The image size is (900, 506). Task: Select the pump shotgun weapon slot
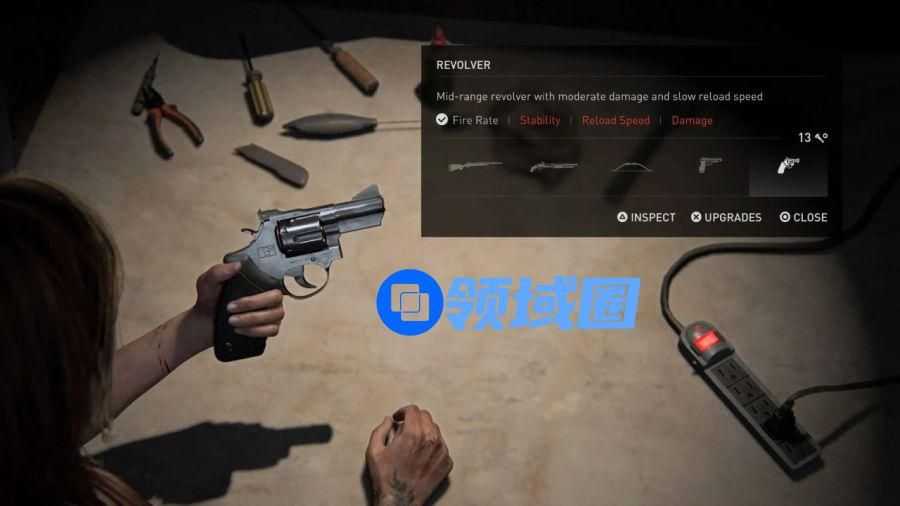553,166
